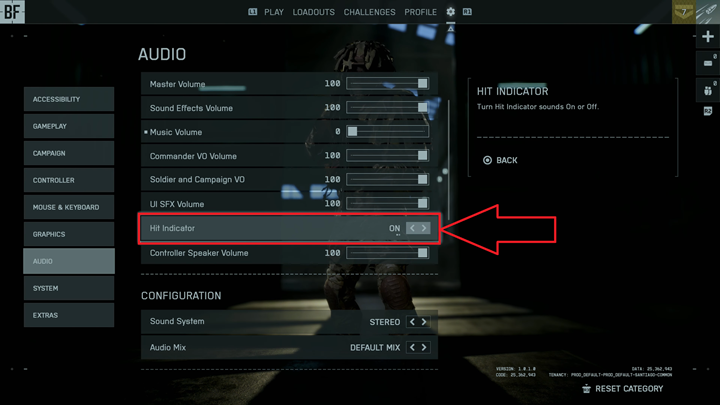720x405 pixels.
Task: Open the Campaign settings category
Action: (x=68, y=153)
